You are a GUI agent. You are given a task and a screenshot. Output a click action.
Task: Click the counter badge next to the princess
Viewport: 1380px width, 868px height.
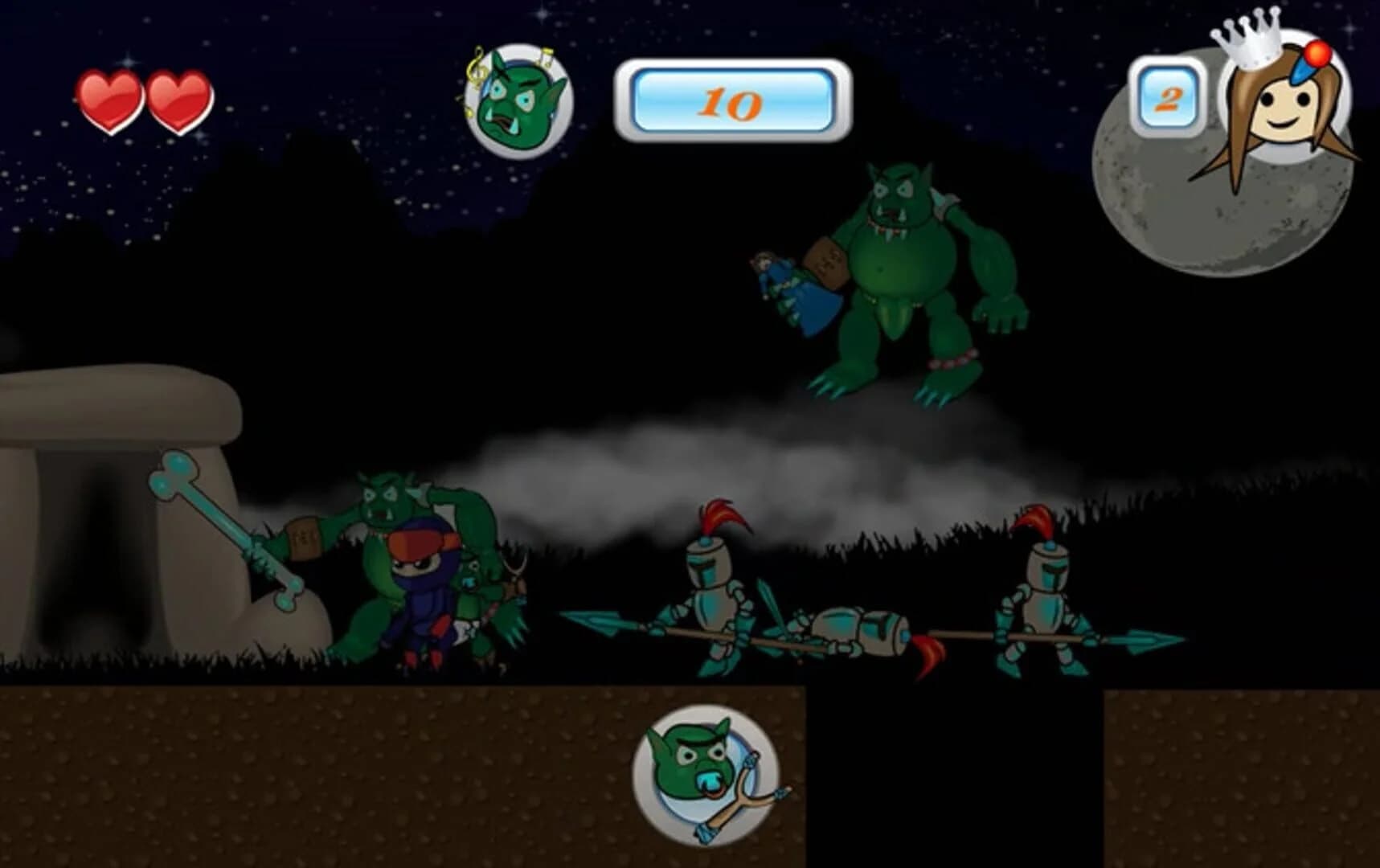point(1169,96)
